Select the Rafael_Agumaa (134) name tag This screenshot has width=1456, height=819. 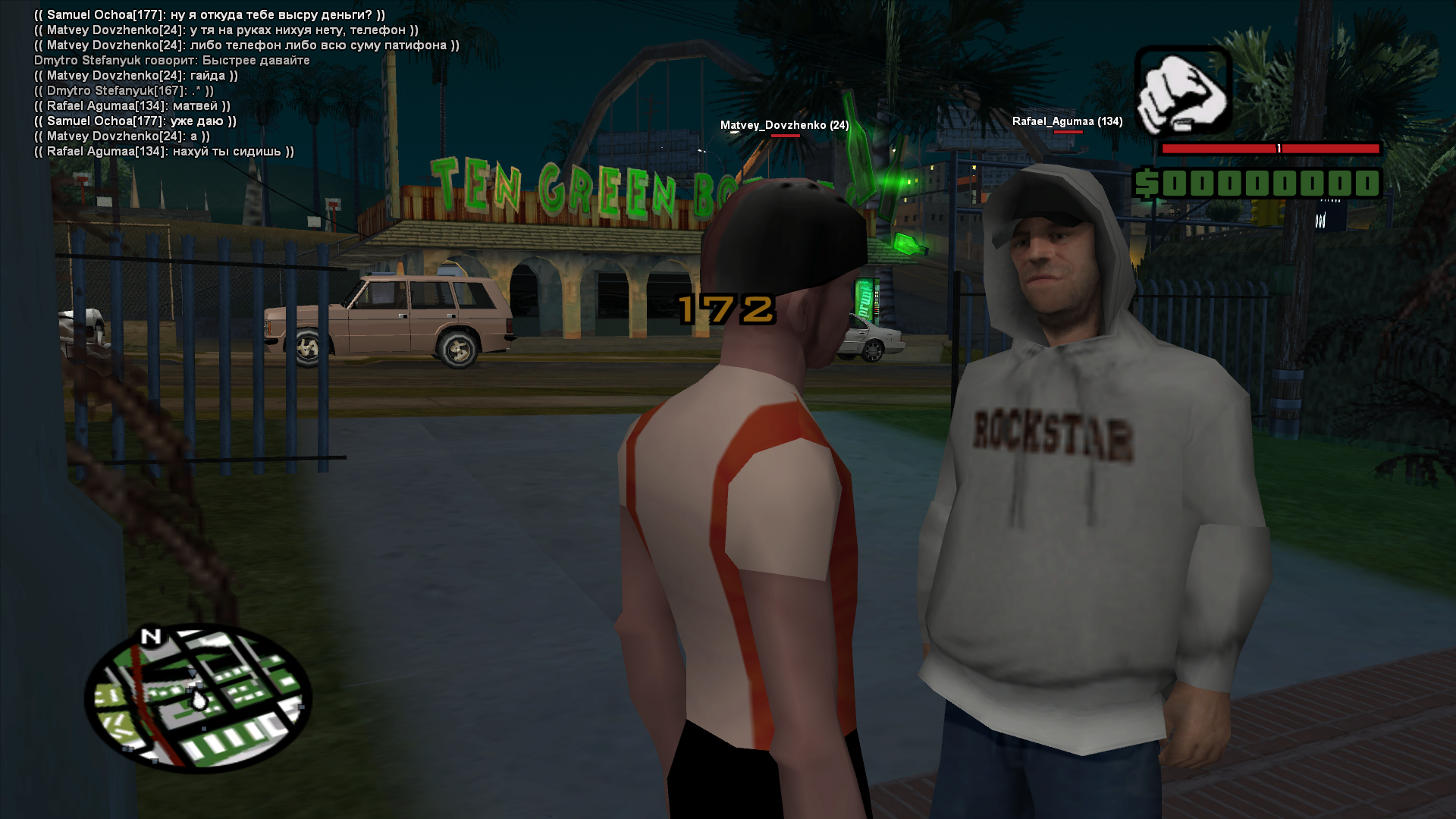point(1067,121)
